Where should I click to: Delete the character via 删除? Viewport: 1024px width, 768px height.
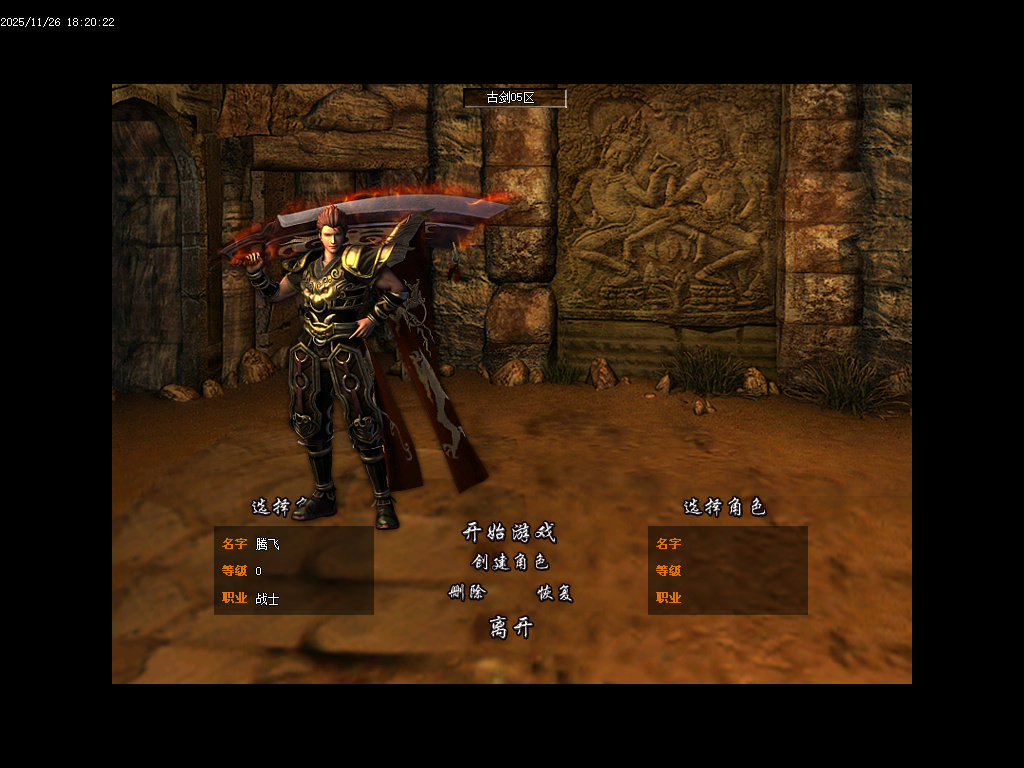pyautogui.click(x=467, y=592)
